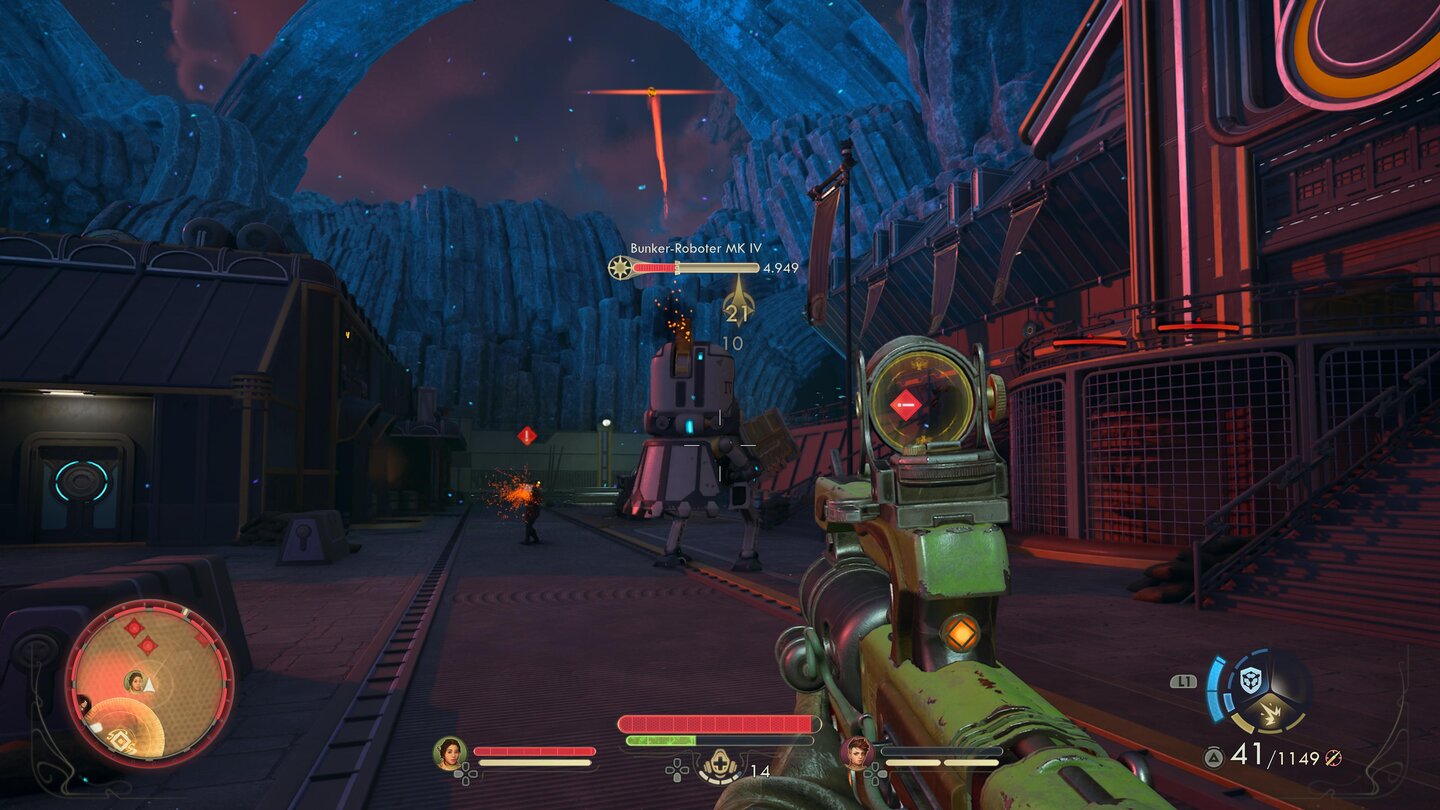Select the red-haired companion portrait

tap(857, 752)
